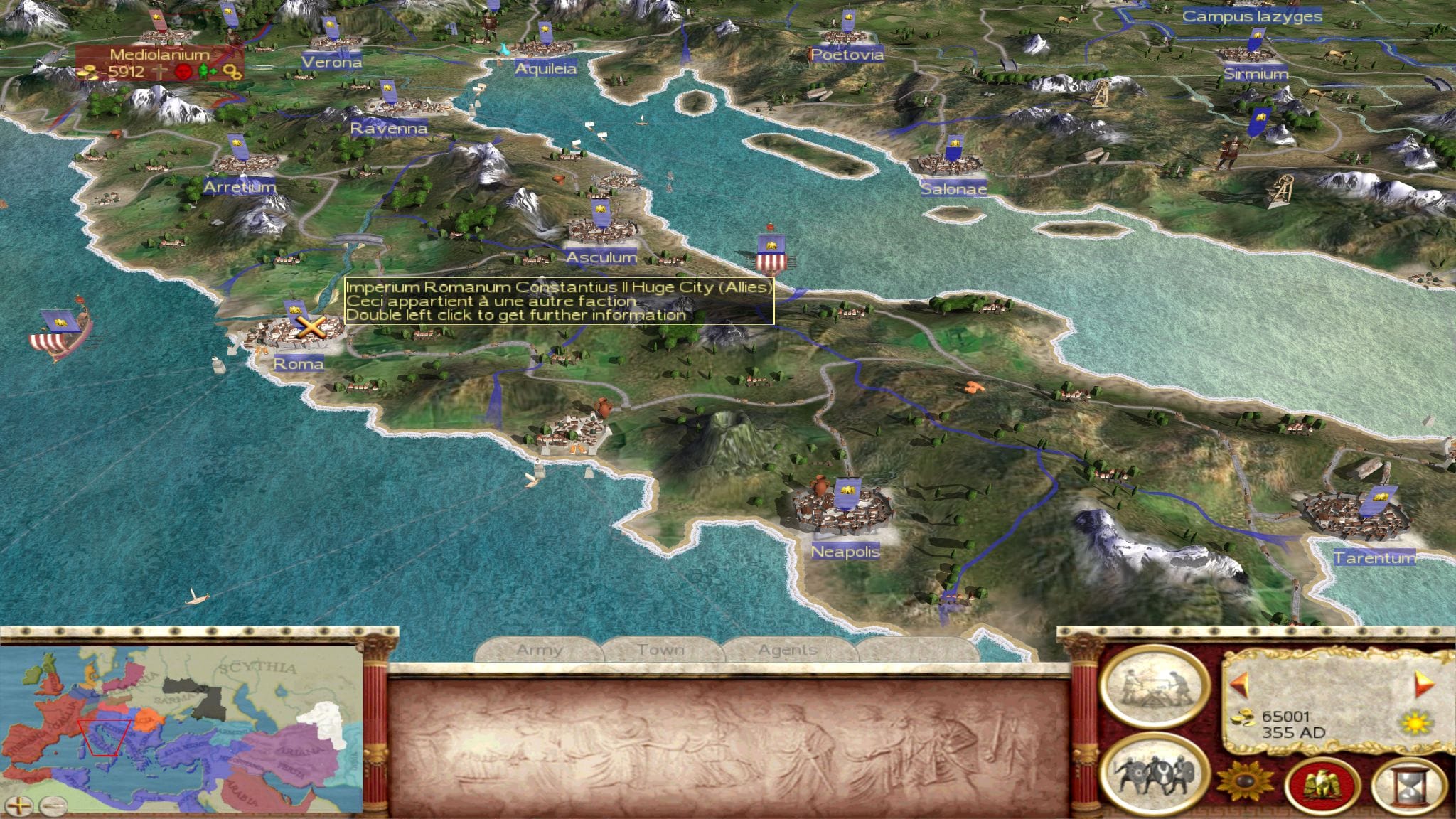This screenshot has height=819, width=1456.
Task: Cycle to next item with right arrow
Action: pos(1424,684)
